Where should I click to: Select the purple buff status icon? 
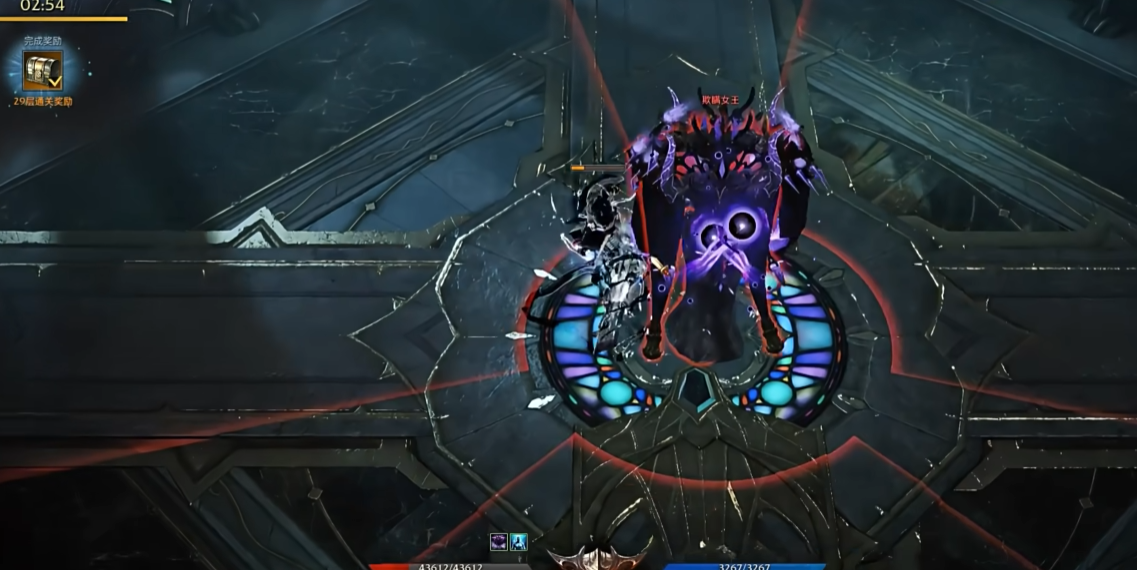click(499, 541)
